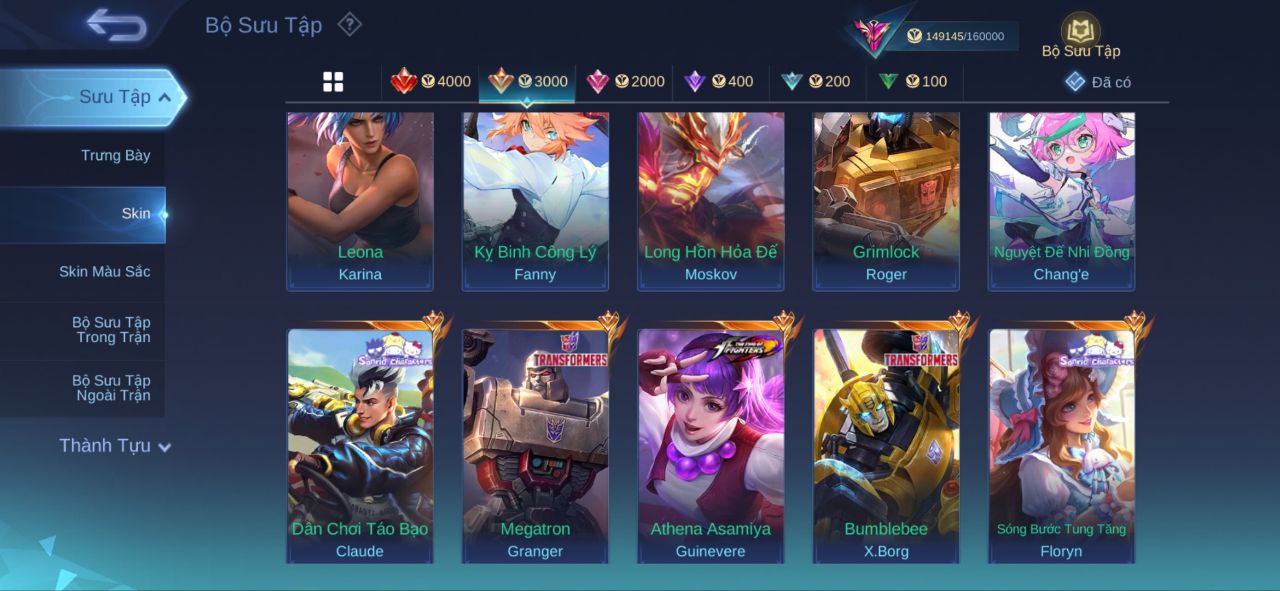
Task: Select the 200-point teal tier tab
Action: tap(816, 82)
